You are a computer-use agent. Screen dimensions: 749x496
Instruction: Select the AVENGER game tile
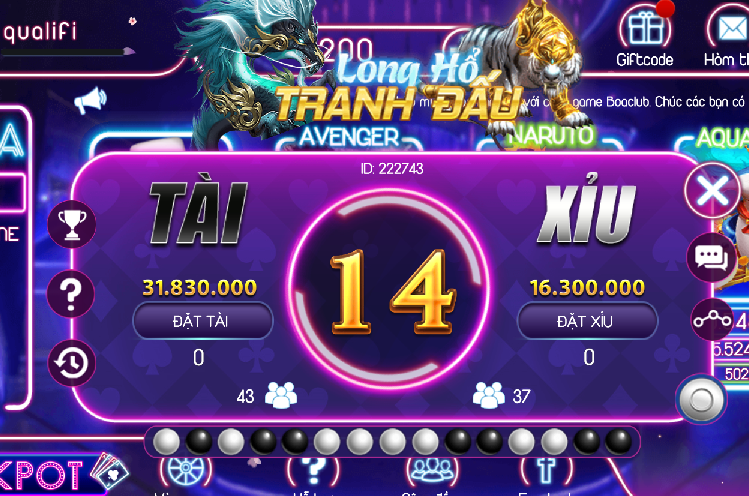click(349, 136)
